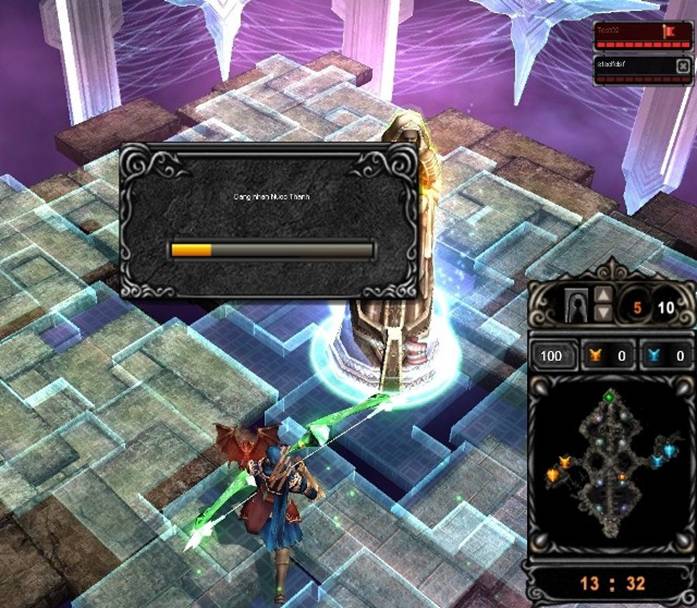Close the second player panel with the X
Viewport: 697px width, 608px height.
(682, 66)
